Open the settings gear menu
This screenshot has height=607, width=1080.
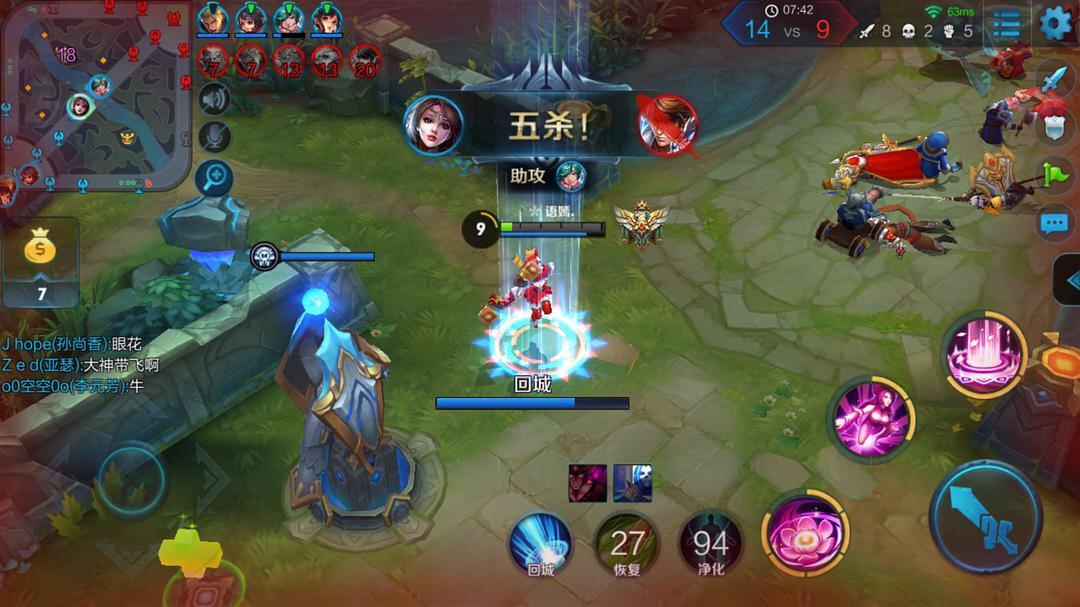click(x=1056, y=23)
